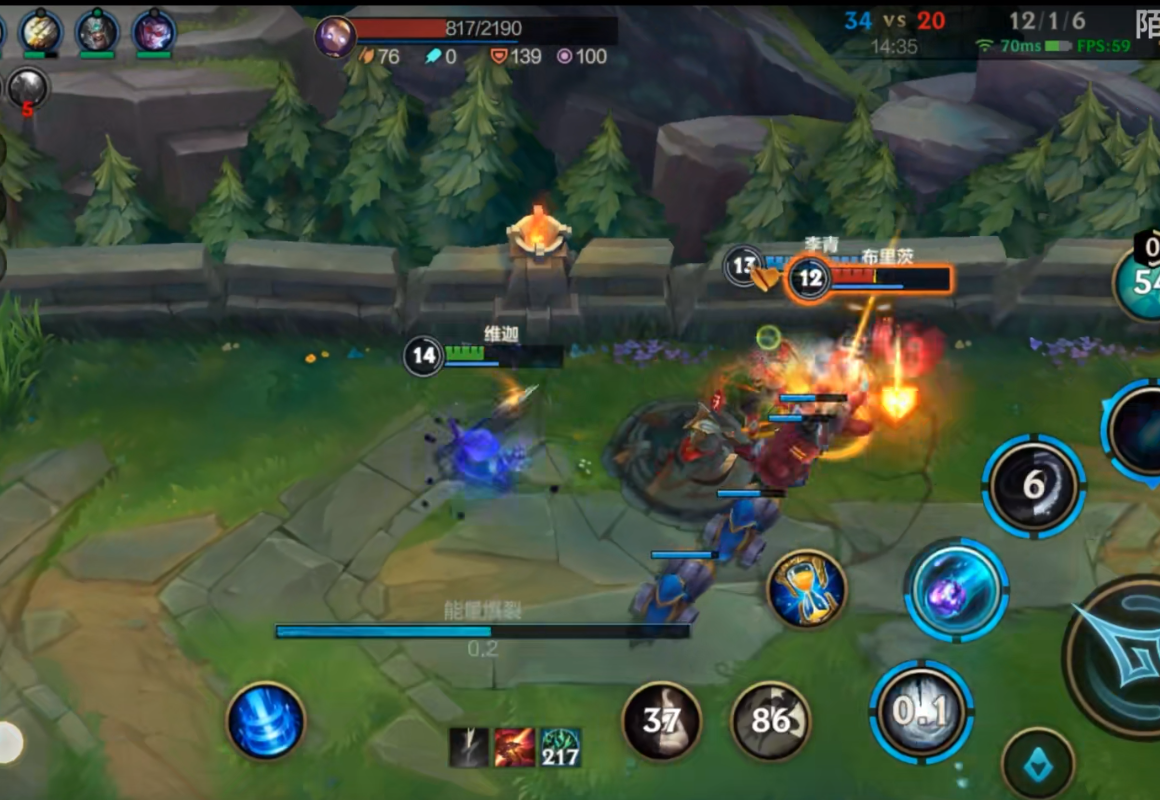Activate the blue beam Recall button
Screen dimensions: 1160x800
pyautogui.click(x=265, y=721)
